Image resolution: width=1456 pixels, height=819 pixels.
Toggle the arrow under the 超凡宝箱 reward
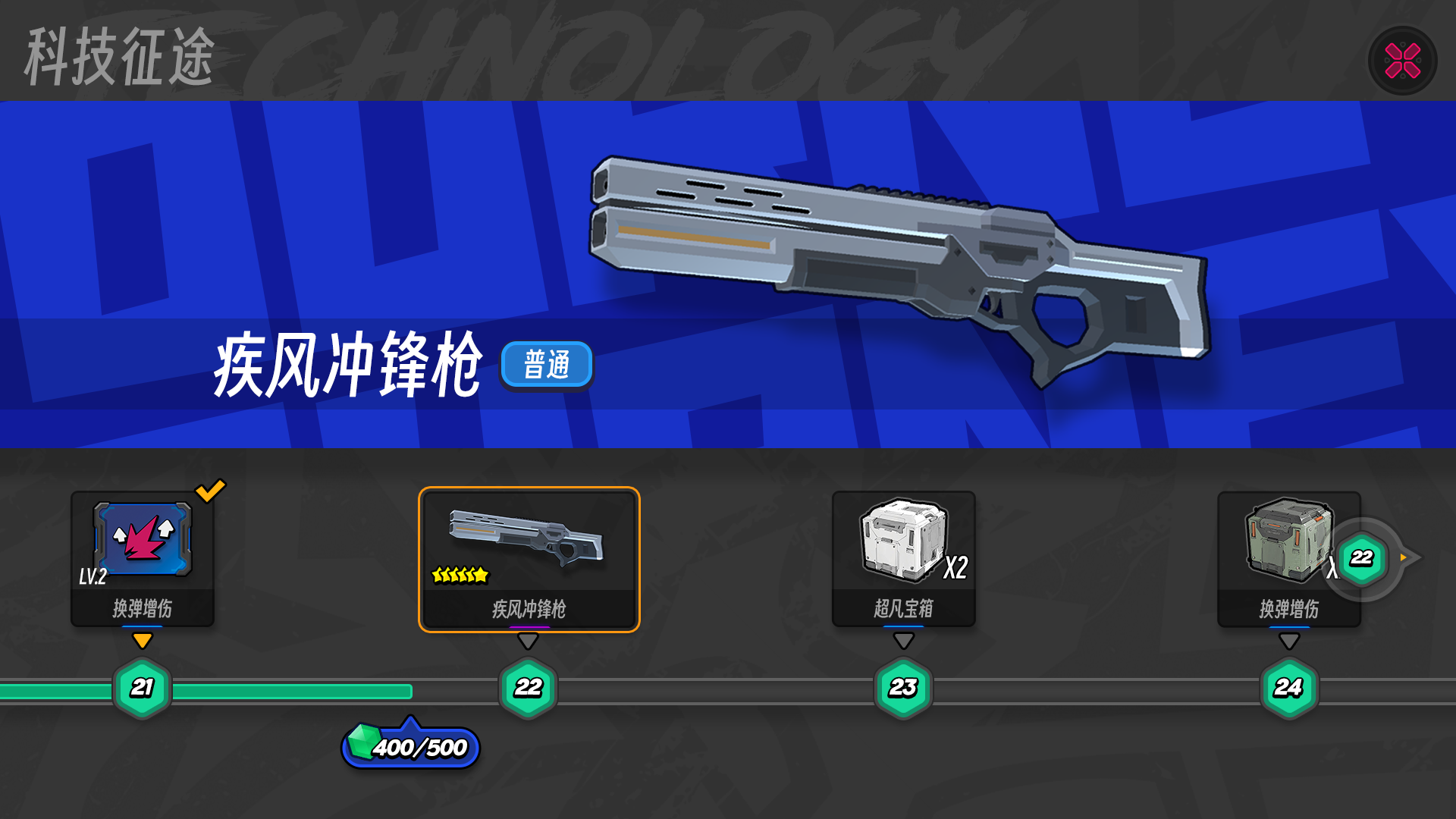(904, 641)
